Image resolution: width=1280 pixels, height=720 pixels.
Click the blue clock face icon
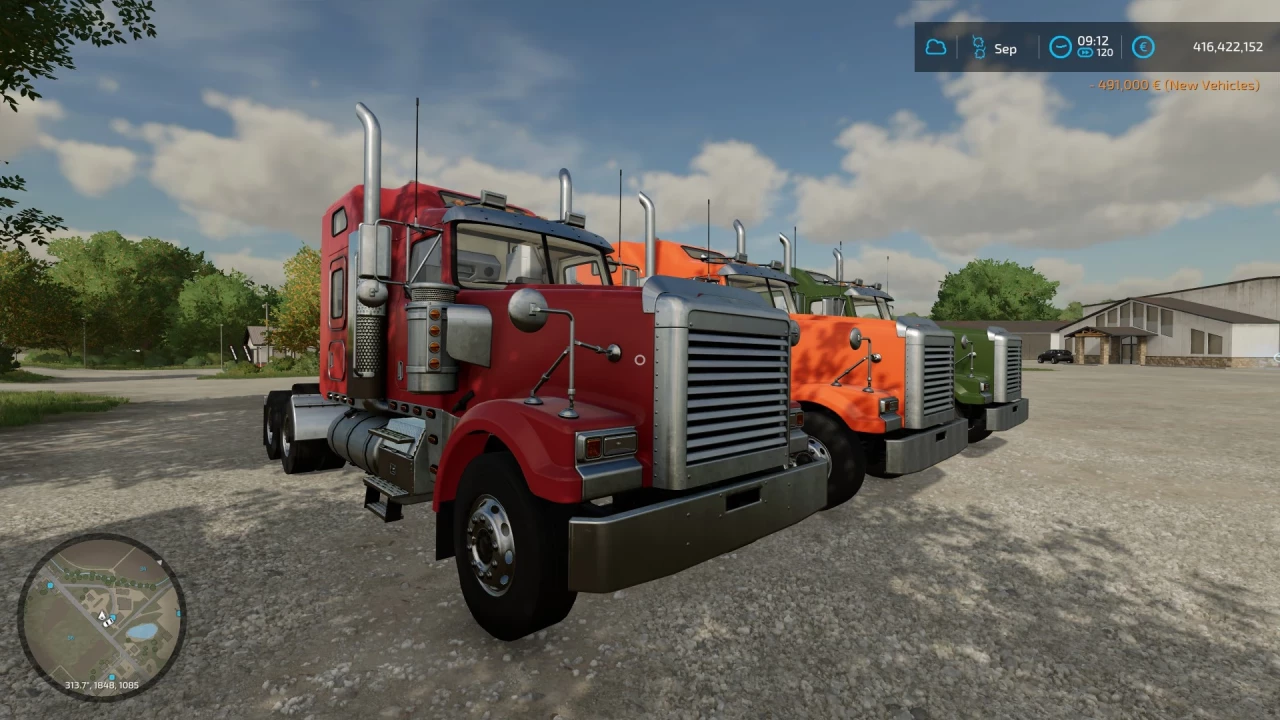click(1061, 47)
